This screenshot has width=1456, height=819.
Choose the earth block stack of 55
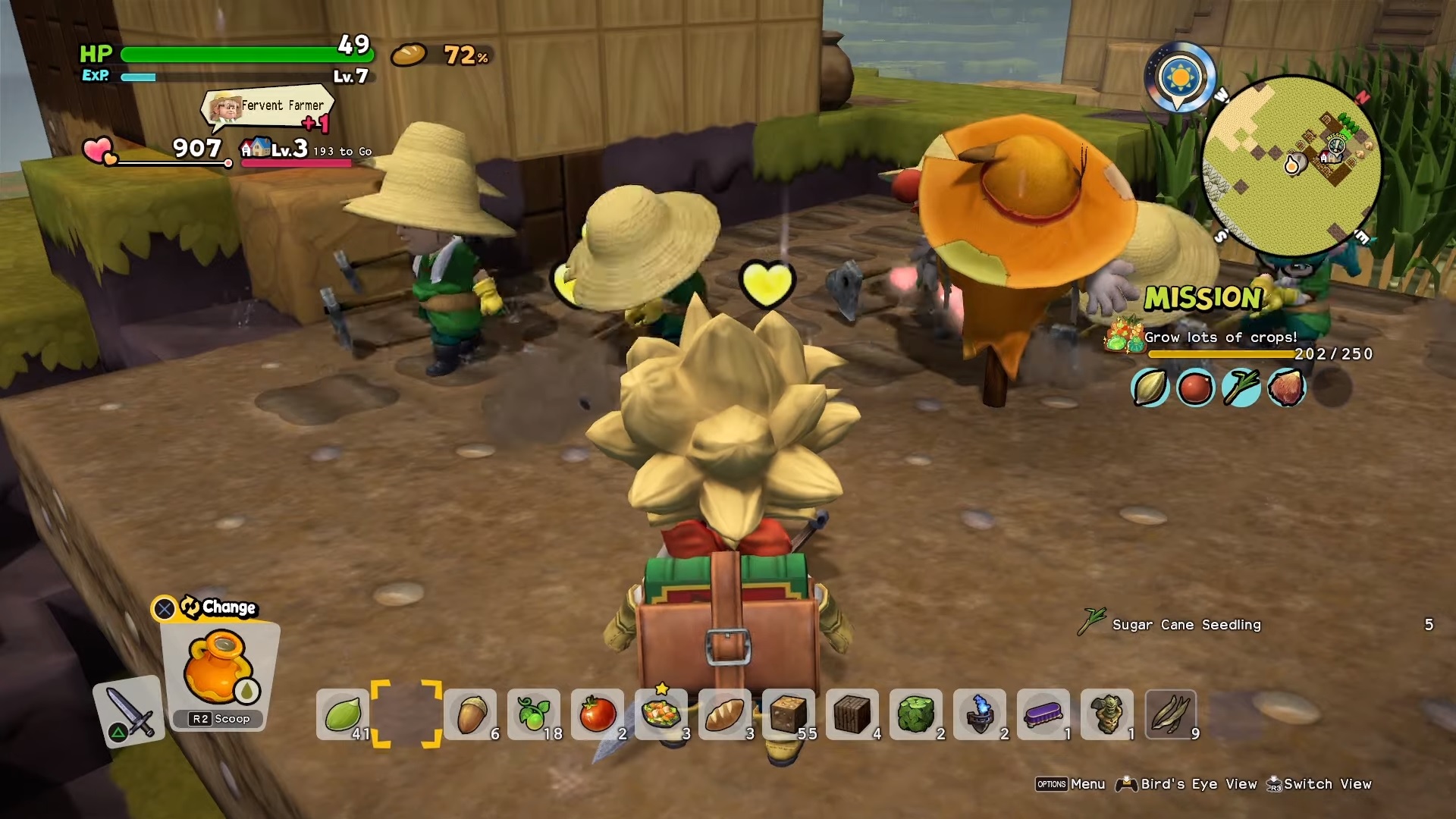click(789, 713)
